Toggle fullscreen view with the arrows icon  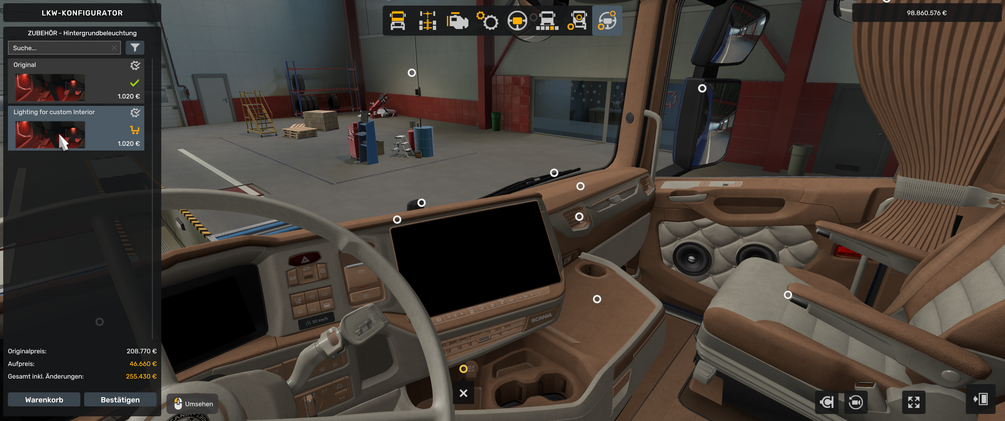(913, 402)
